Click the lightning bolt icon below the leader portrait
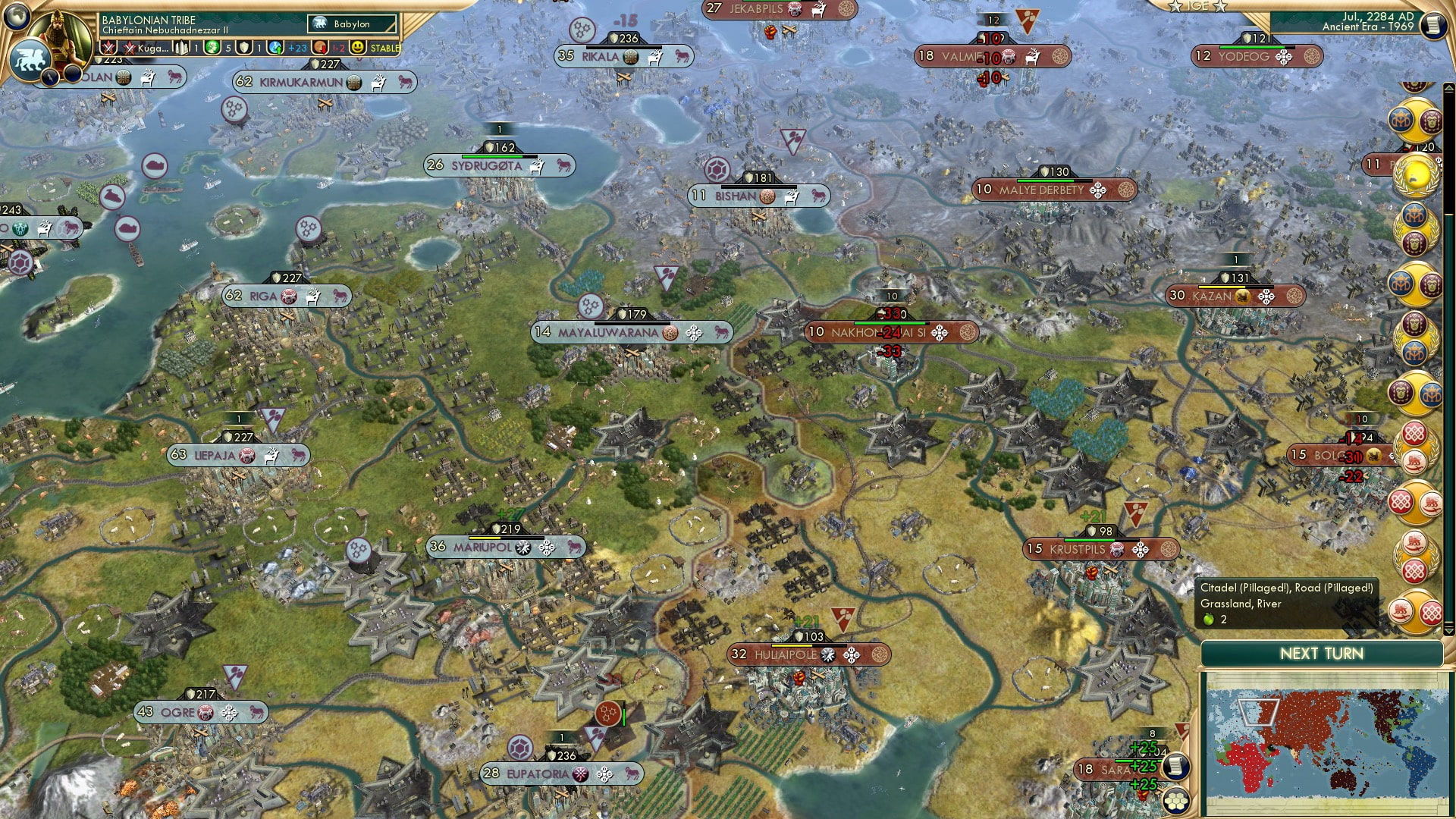 tap(50, 76)
